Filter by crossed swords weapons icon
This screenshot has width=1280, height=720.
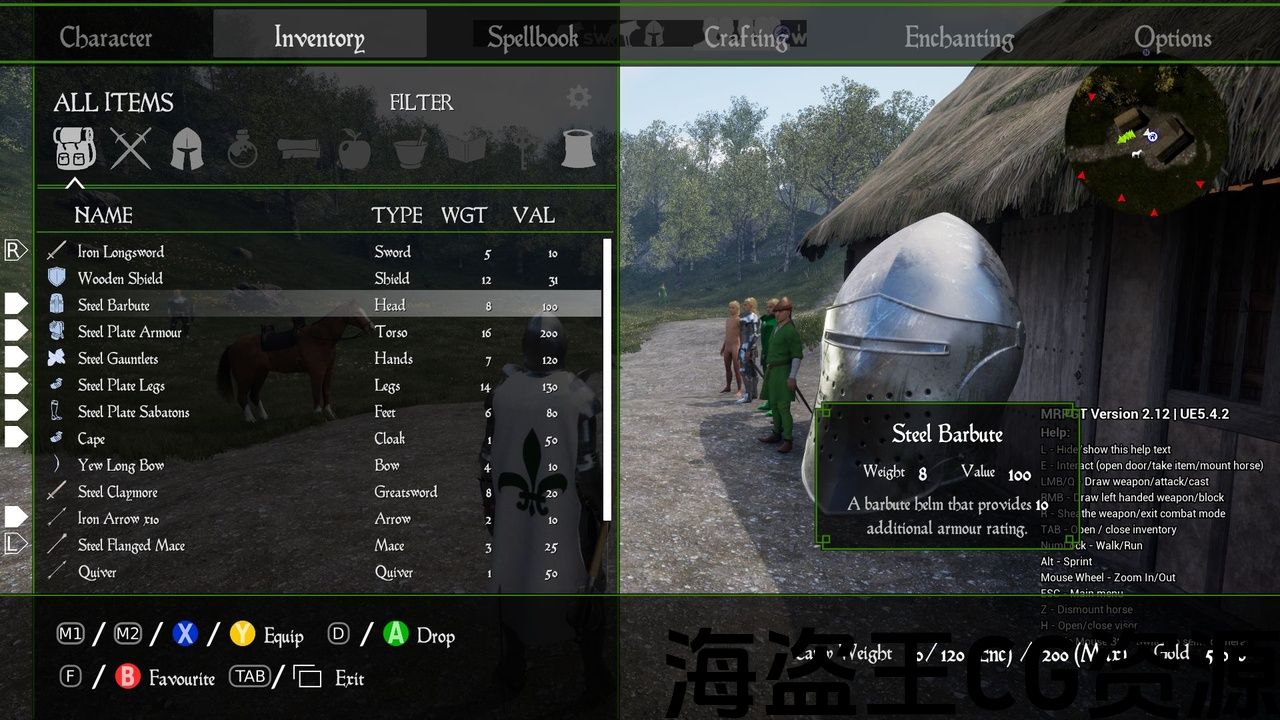(x=131, y=149)
